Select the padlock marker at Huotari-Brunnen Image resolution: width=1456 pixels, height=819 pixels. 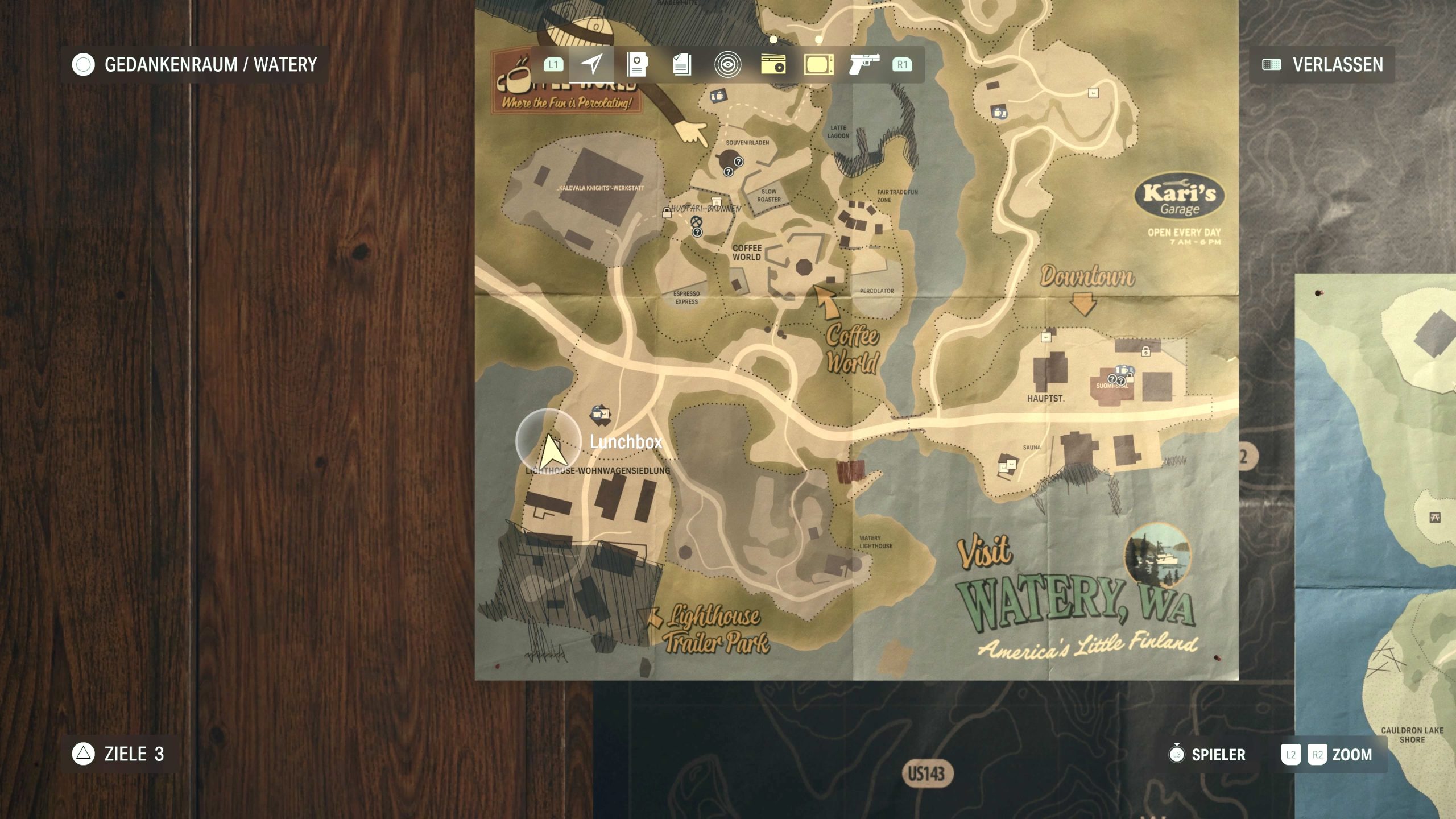667,213
